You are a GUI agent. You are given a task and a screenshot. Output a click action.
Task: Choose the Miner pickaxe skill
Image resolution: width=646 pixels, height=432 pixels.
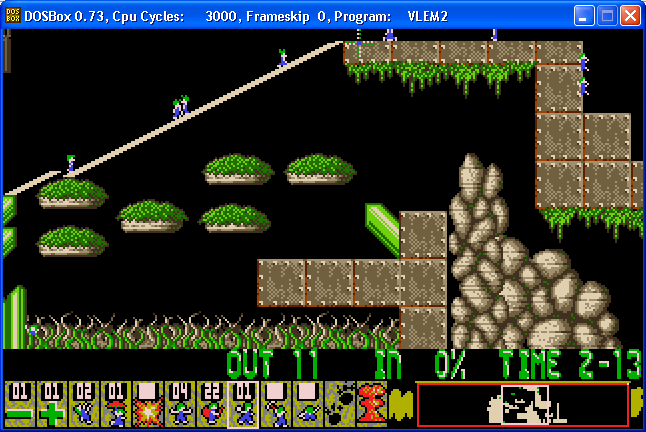click(274, 405)
